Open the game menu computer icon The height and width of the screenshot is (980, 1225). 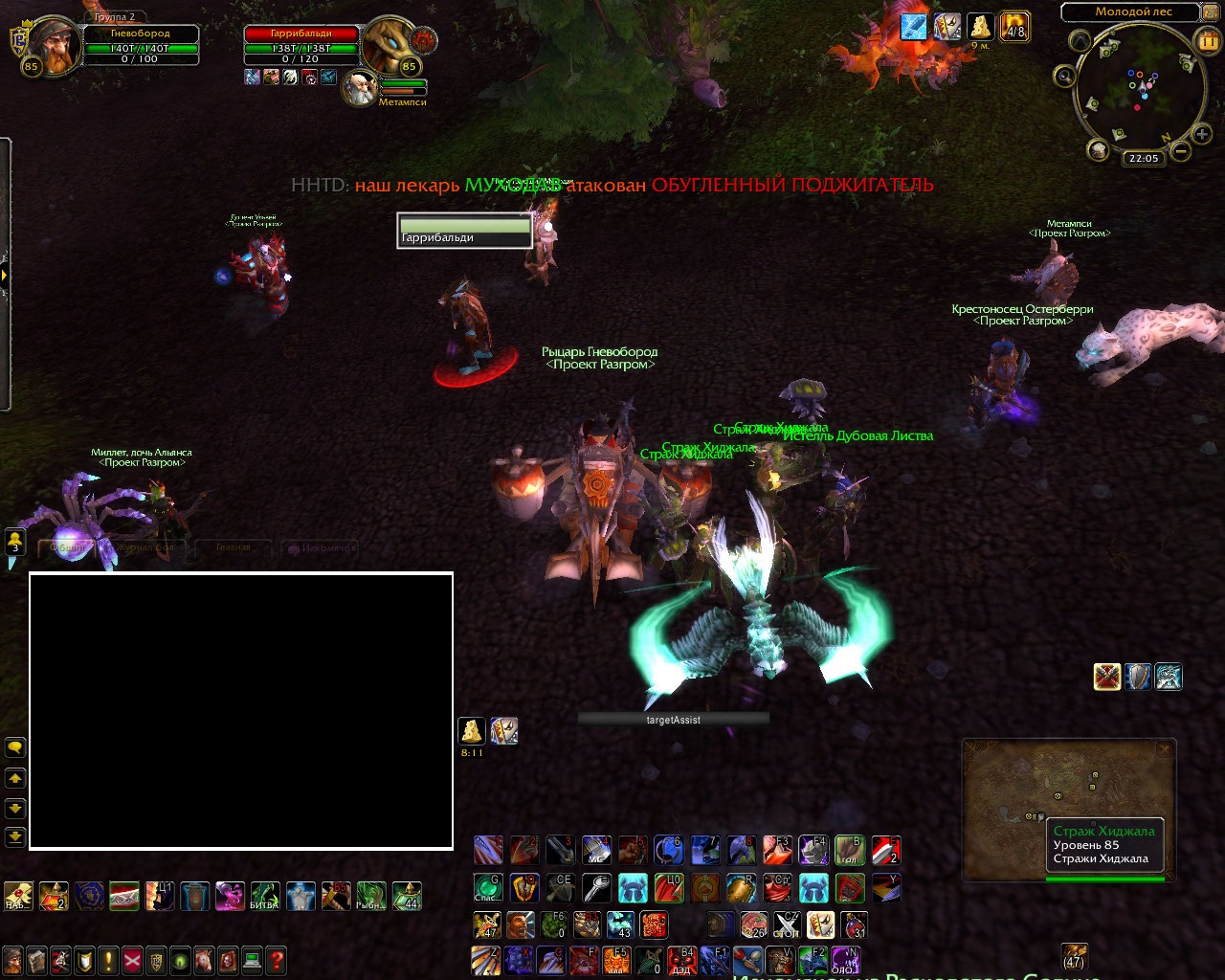coord(252,960)
